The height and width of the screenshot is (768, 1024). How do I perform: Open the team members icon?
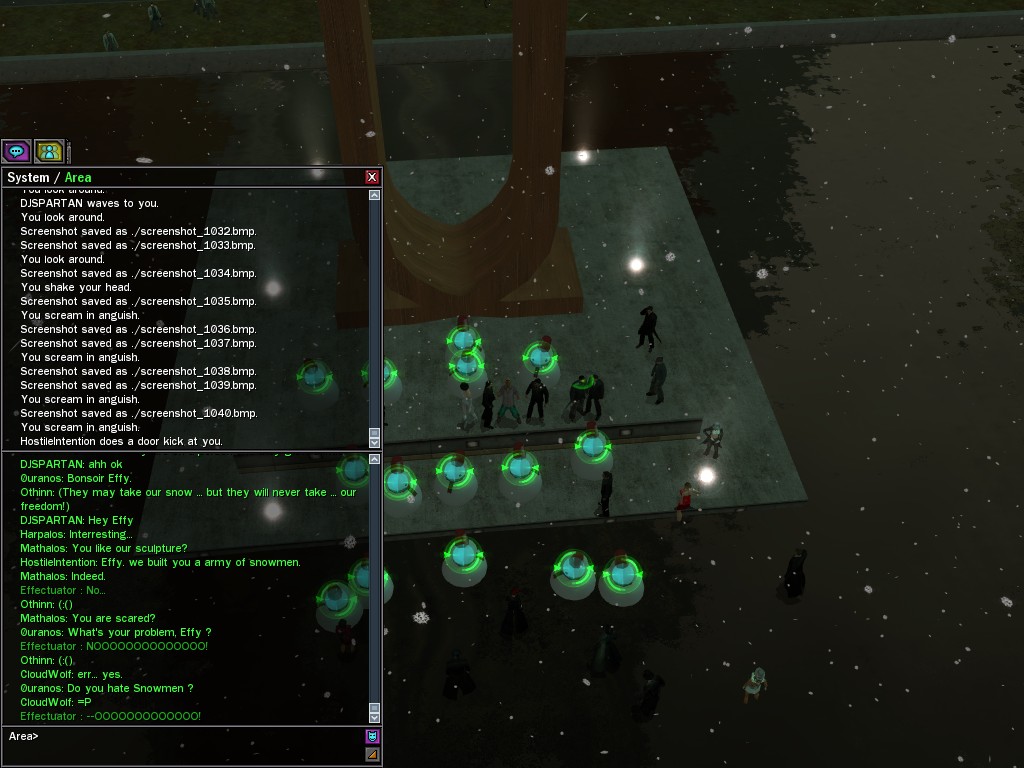[x=48, y=151]
